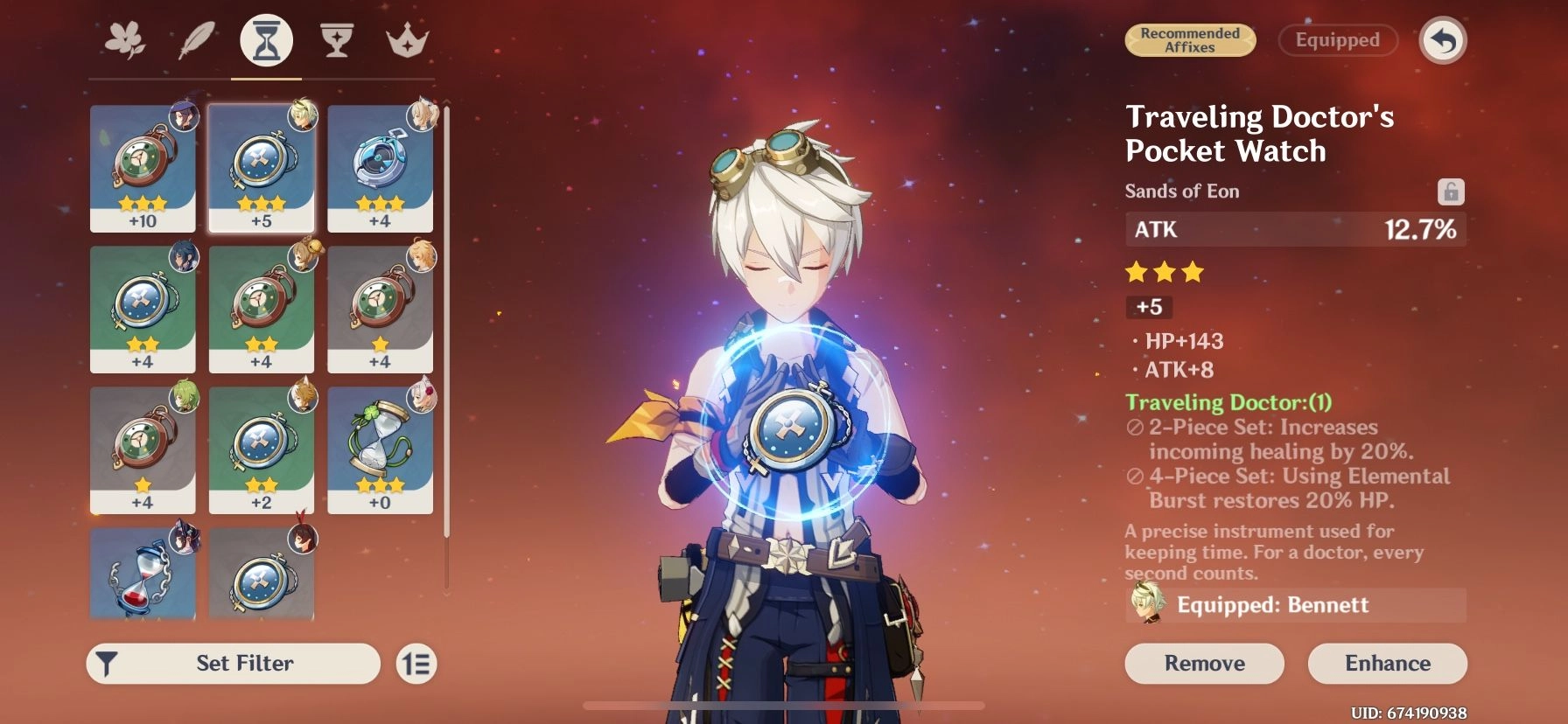Toggle the Recommended Affixes filter
This screenshot has width=1568, height=724.
pos(1190,40)
